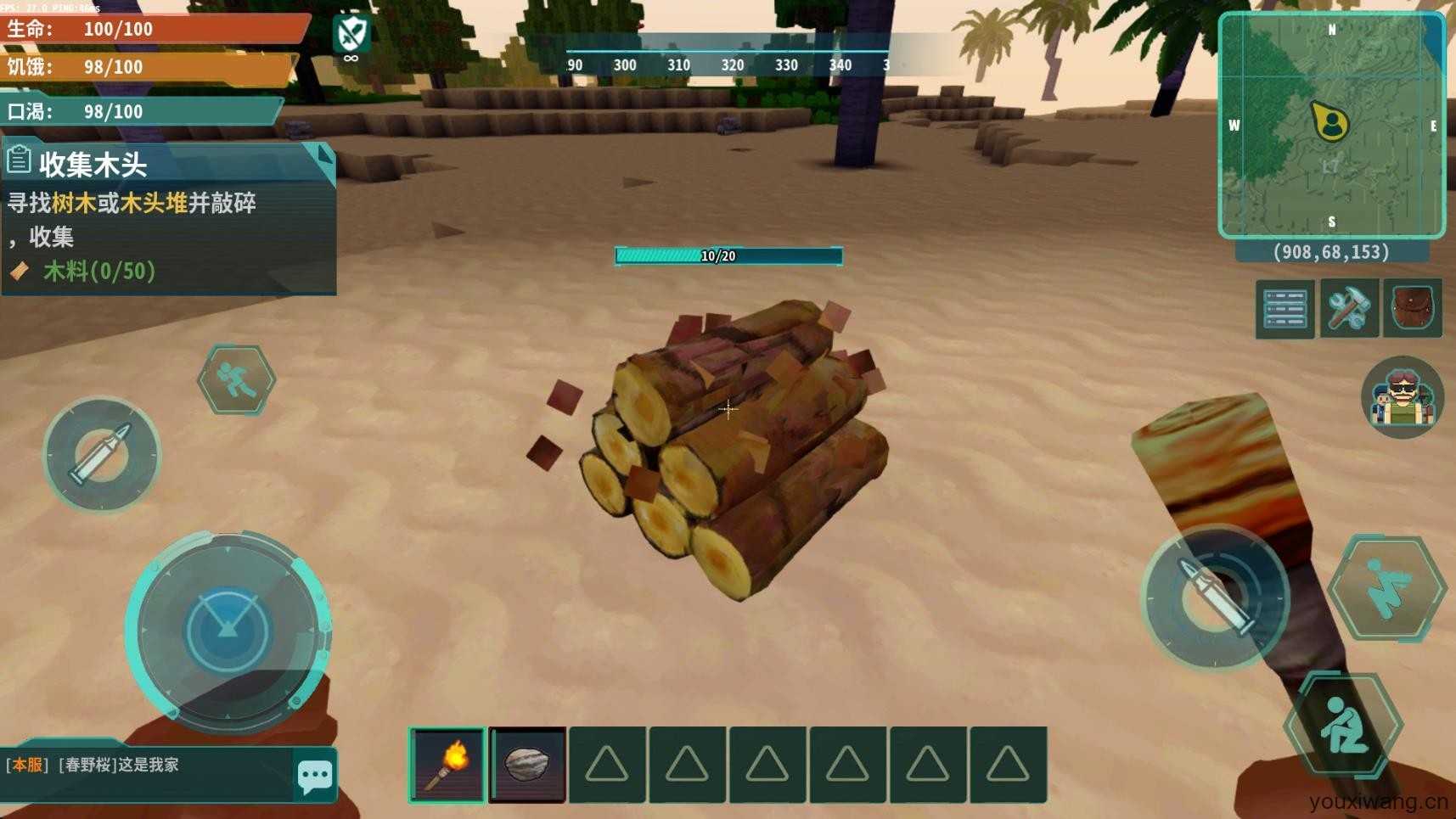
Task: Activate the jump button
Action: 1387,587
